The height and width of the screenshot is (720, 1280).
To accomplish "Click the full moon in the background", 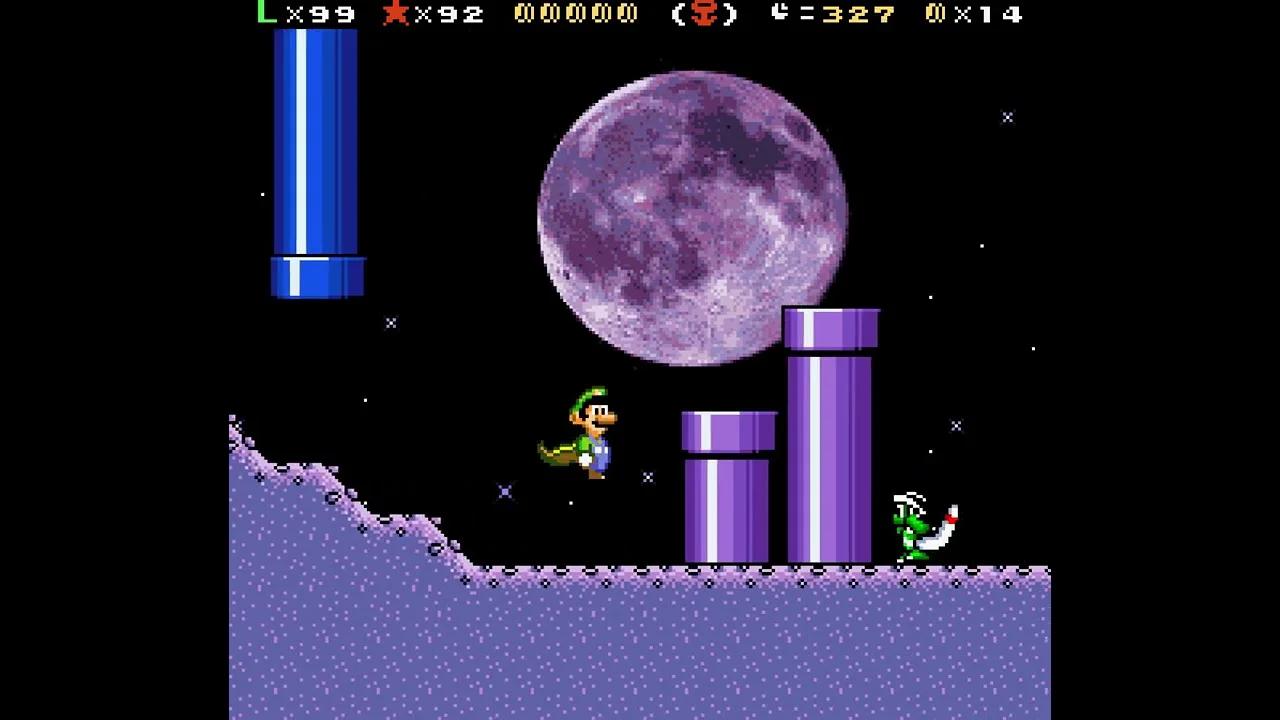I will click(693, 215).
